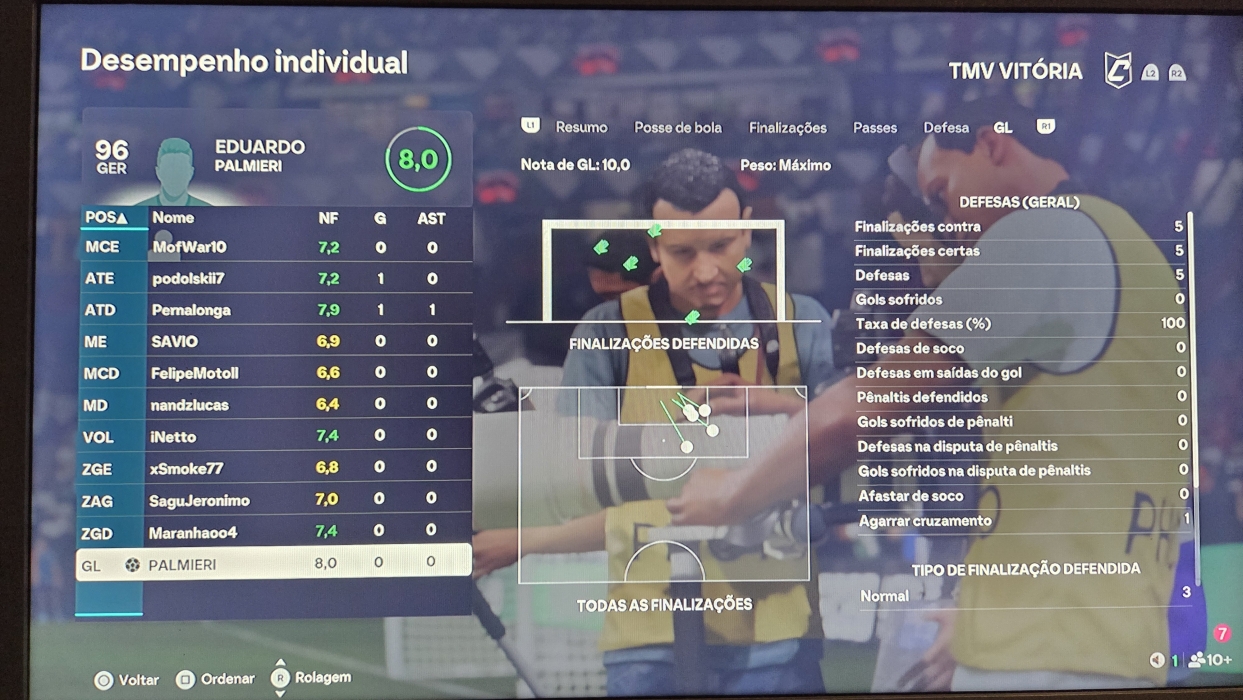This screenshot has width=1243, height=700.
Task: Select the xSmoke77 player row
Action: tap(186, 468)
